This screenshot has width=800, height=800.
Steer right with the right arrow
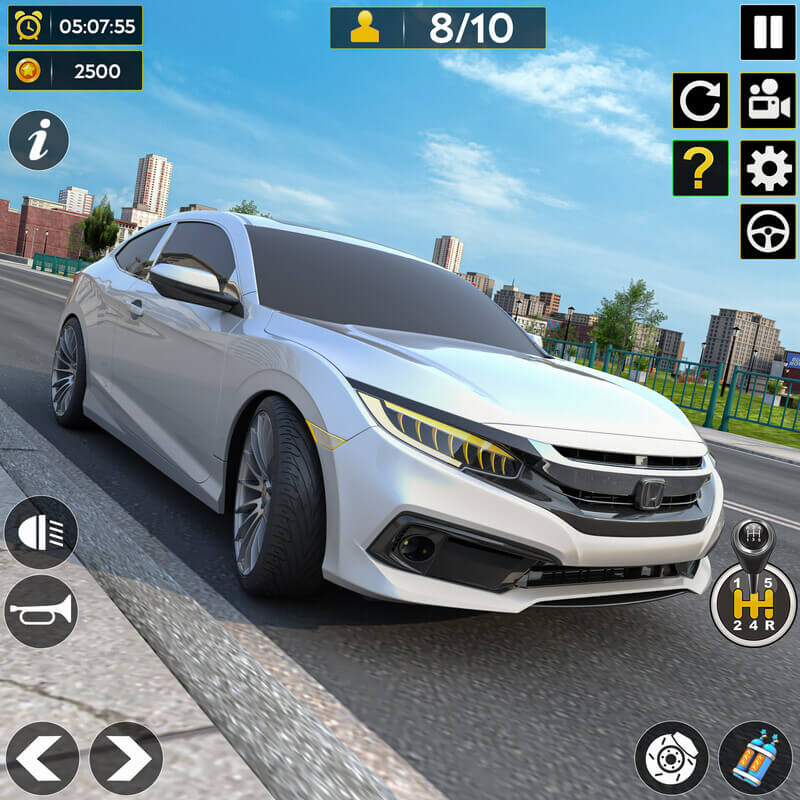click(x=126, y=758)
